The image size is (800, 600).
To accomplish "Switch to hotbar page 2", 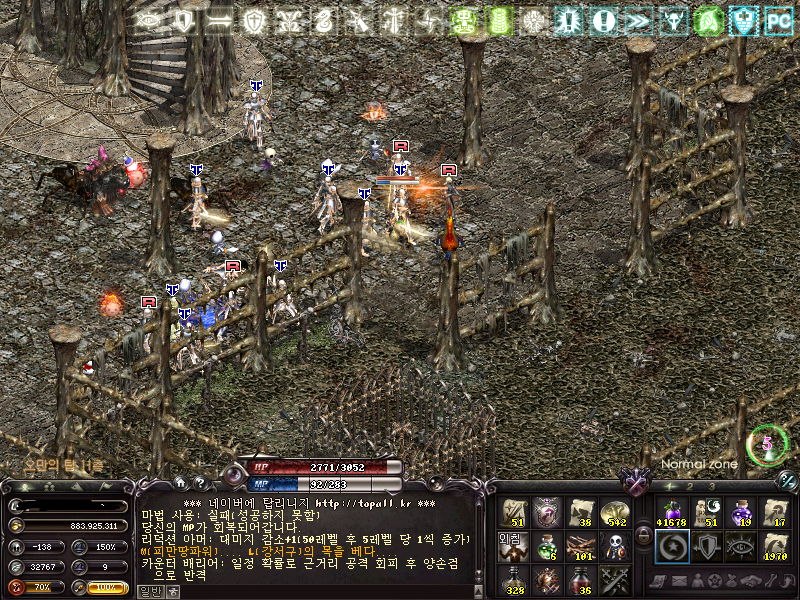I will pyautogui.click(x=692, y=486).
